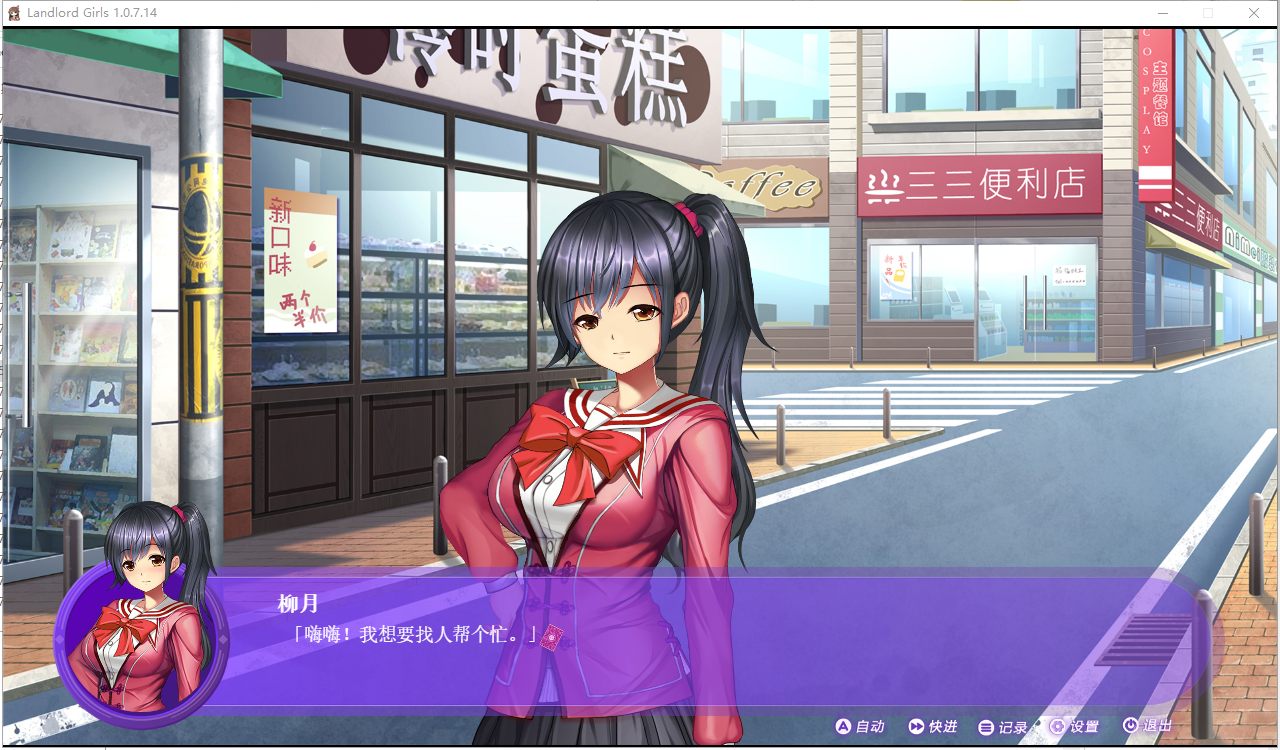The width and height of the screenshot is (1280, 750).
Task: Open the 记录 dialogue log
Action: coord(1003,727)
